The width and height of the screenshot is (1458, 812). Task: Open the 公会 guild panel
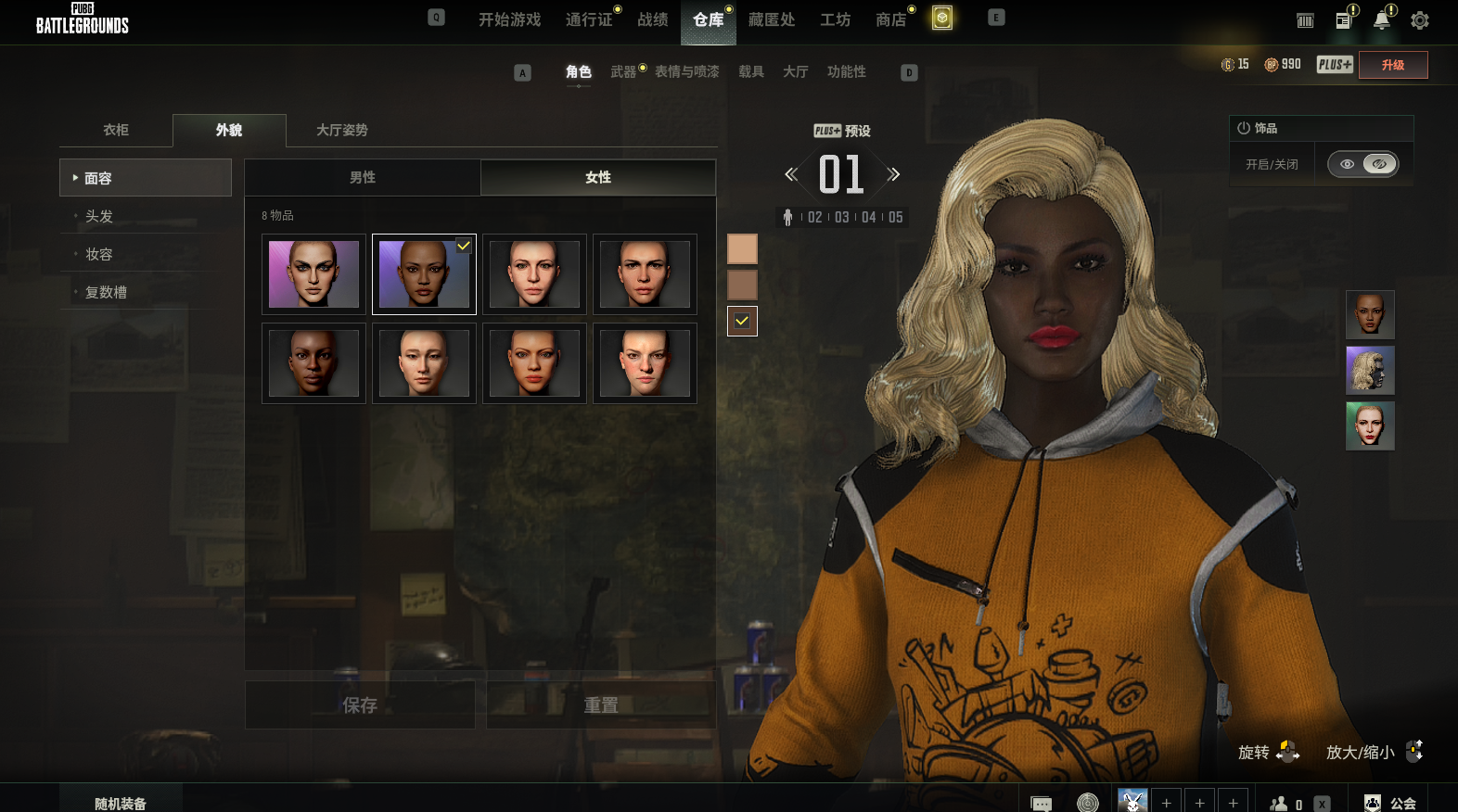(1390, 804)
